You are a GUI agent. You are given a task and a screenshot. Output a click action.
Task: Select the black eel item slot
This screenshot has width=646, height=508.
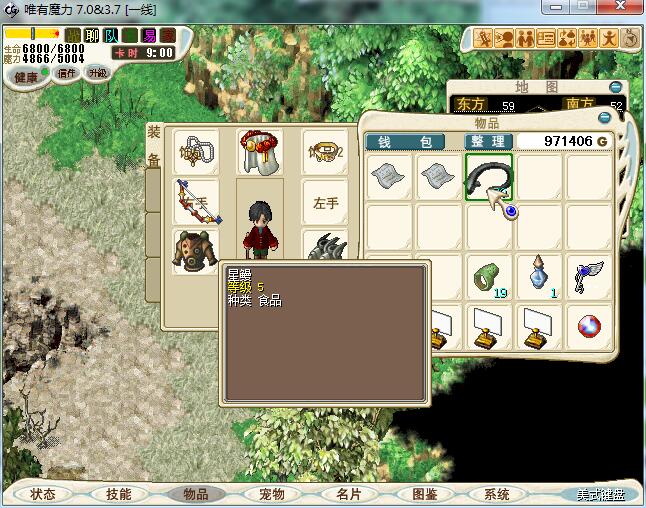click(x=489, y=177)
